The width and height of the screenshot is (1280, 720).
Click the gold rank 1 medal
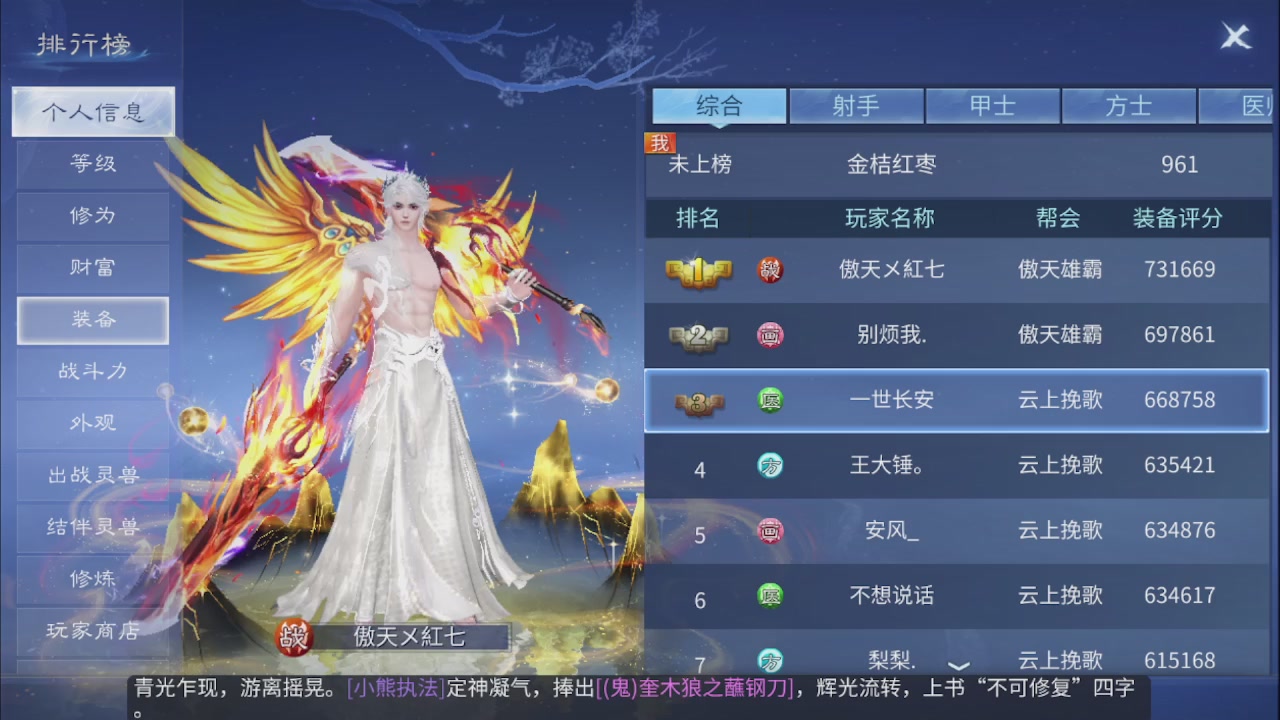coord(700,270)
